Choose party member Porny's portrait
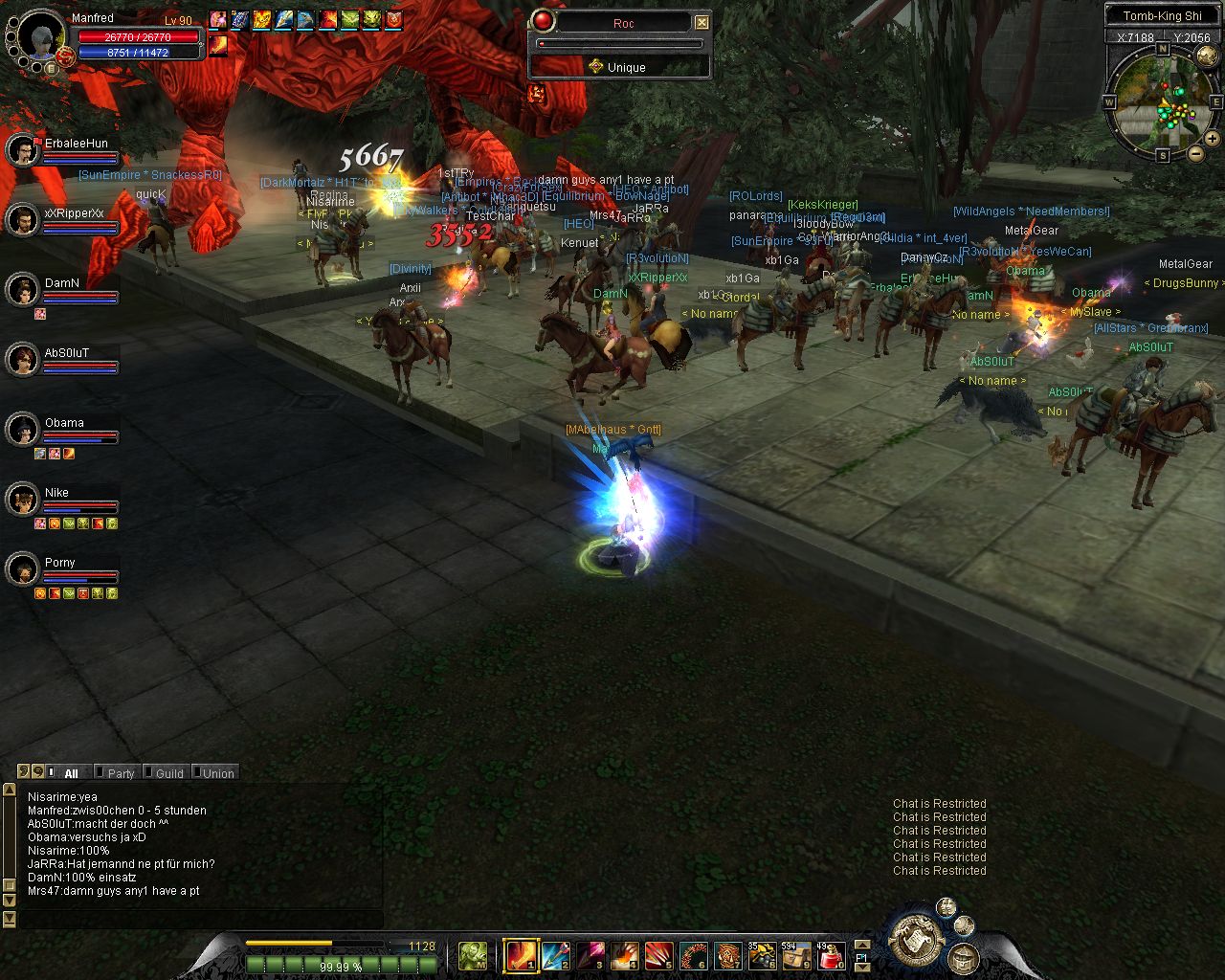The width and height of the screenshot is (1225, 980). pos(22,569)
